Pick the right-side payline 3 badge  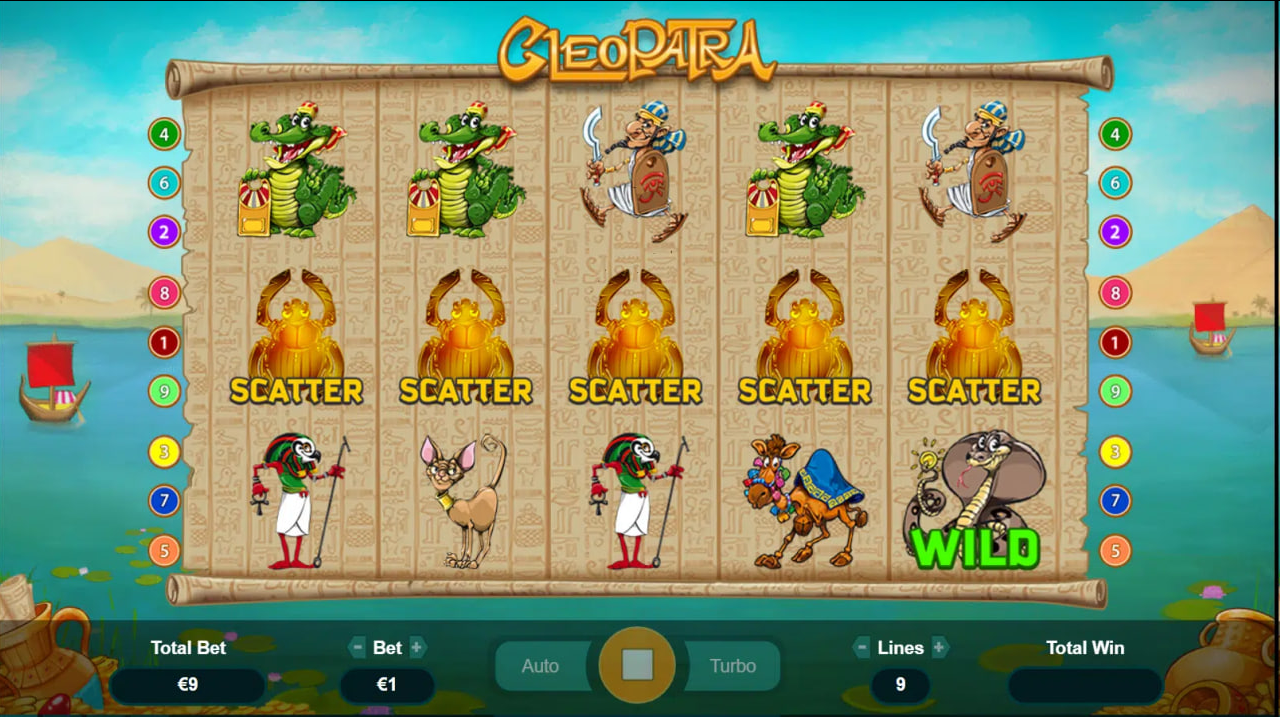1115,452
